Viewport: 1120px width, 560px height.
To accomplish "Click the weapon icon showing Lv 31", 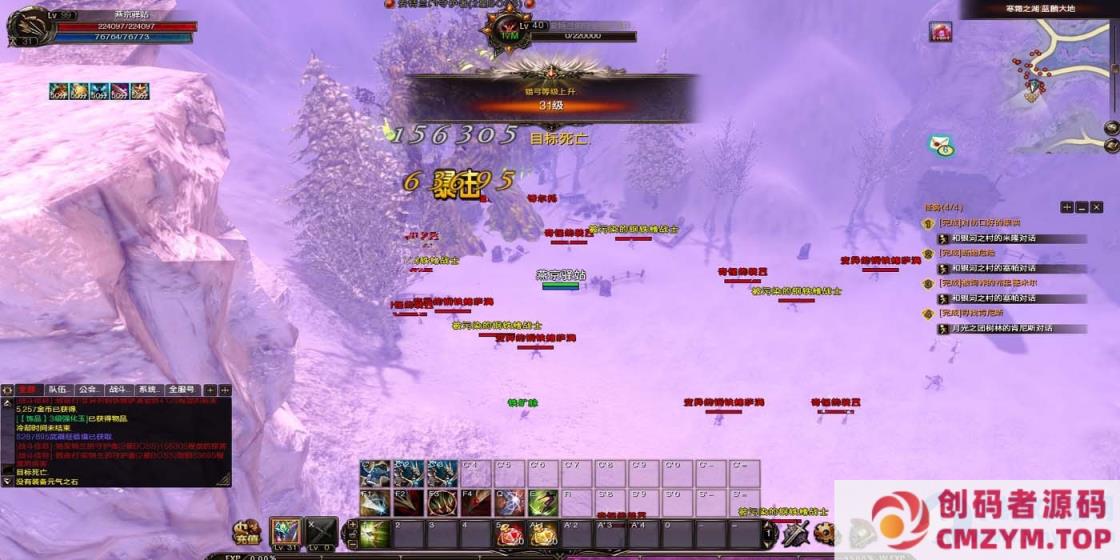I will click(x=286, y=533).
